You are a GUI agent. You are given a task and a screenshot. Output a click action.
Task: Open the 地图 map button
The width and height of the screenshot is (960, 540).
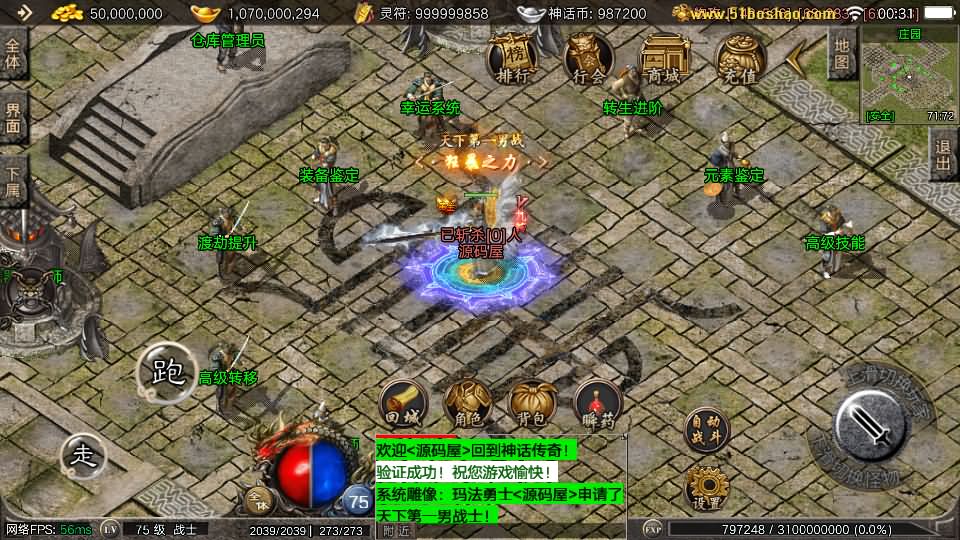tap(842, 53)
